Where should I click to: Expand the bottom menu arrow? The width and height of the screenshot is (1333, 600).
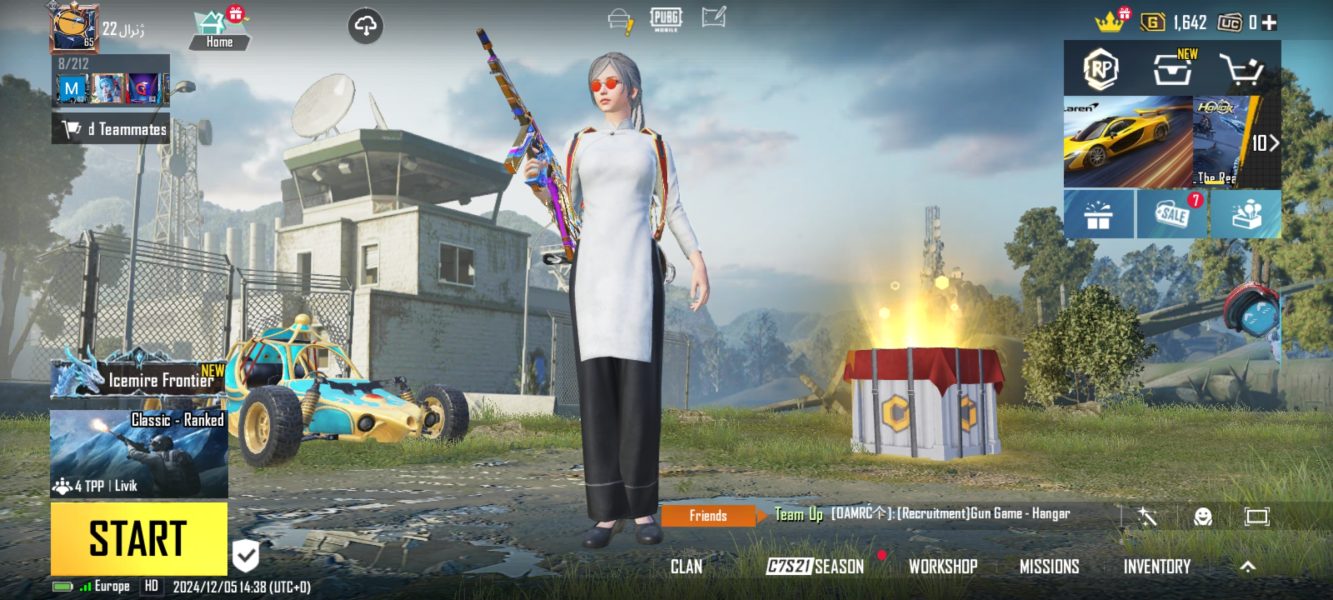pos(1248,567)
